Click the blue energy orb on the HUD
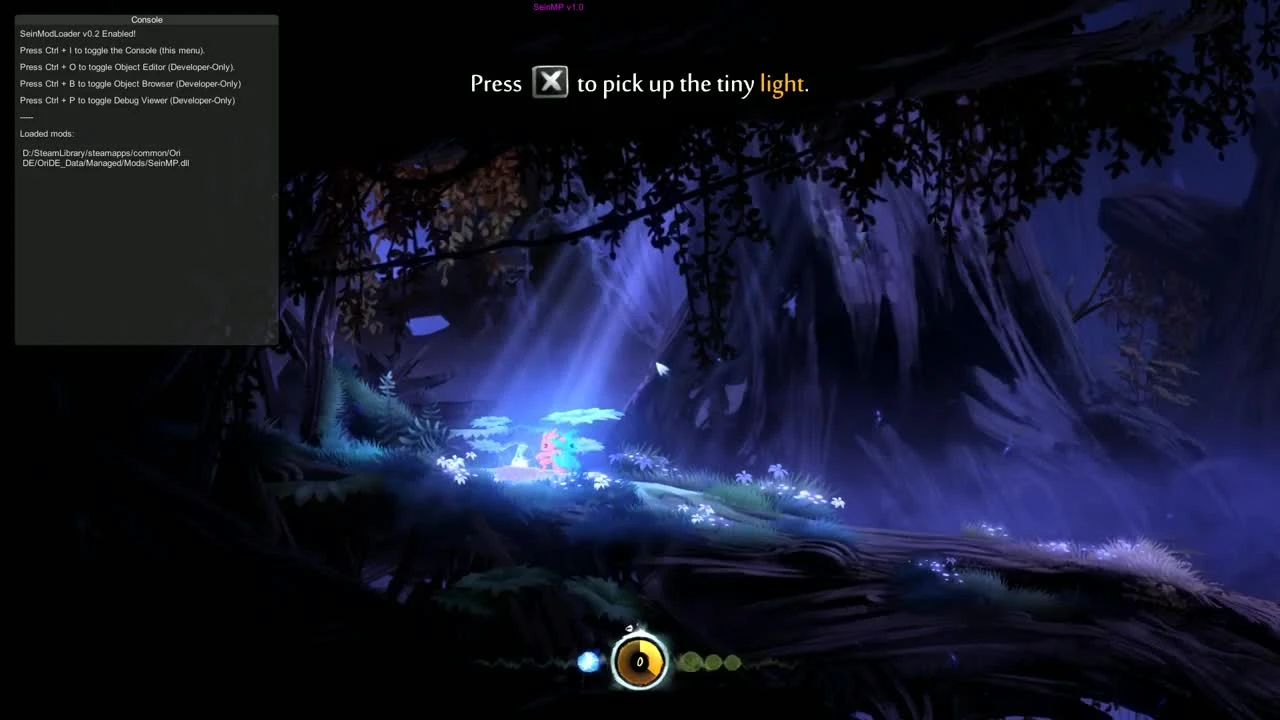Image resolution: width=1280 pixels, height=720 pixels. click(588, 660)
